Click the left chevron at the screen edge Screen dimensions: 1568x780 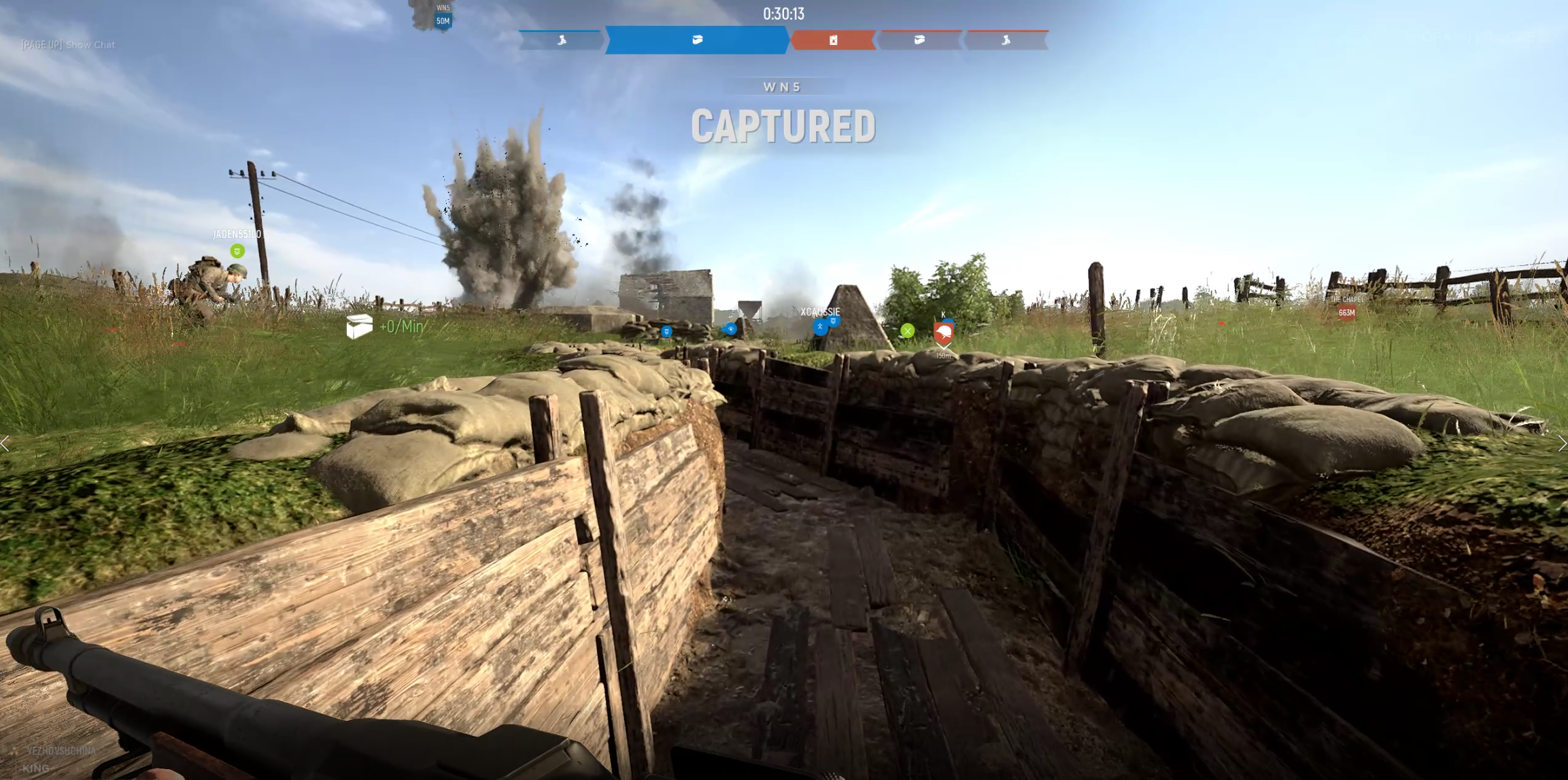pos(5,443)
